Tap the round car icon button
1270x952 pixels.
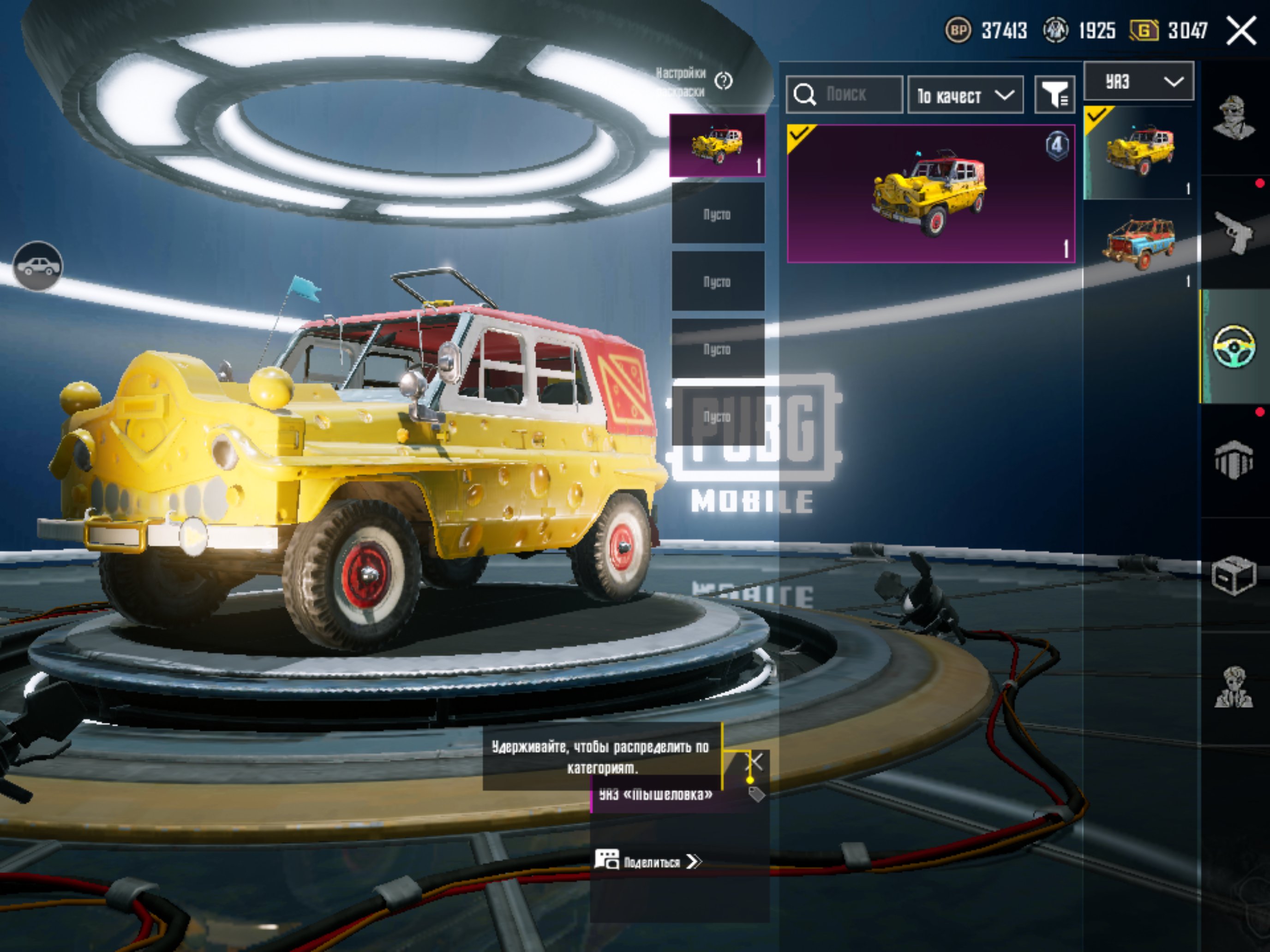click(38, 266)
